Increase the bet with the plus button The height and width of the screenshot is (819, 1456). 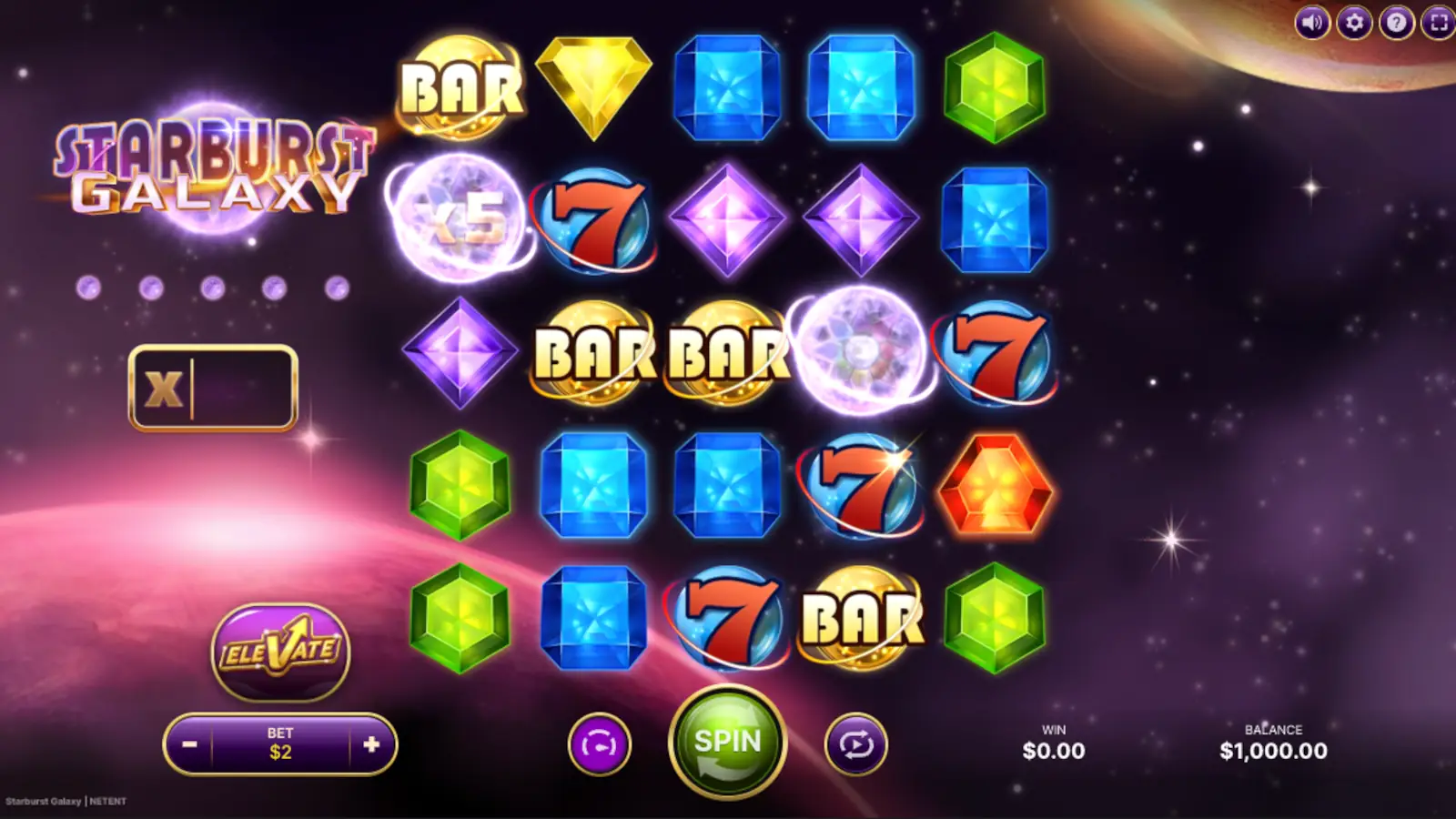tap(374, 743)
